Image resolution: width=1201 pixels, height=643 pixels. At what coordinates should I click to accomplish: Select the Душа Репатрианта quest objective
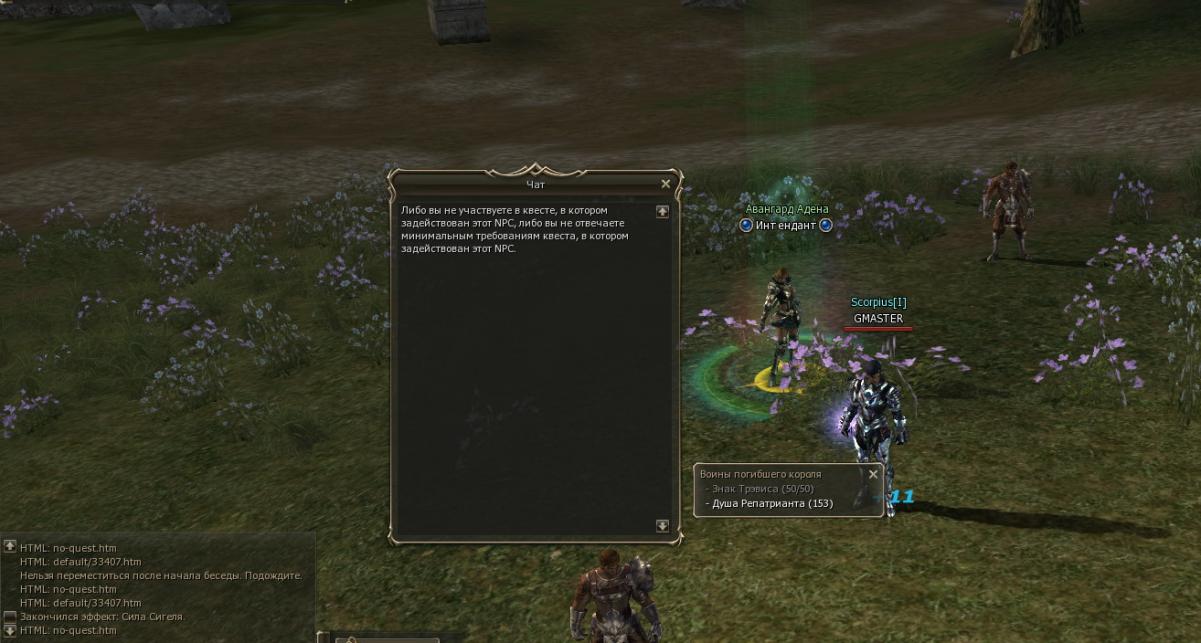[772, 504]
